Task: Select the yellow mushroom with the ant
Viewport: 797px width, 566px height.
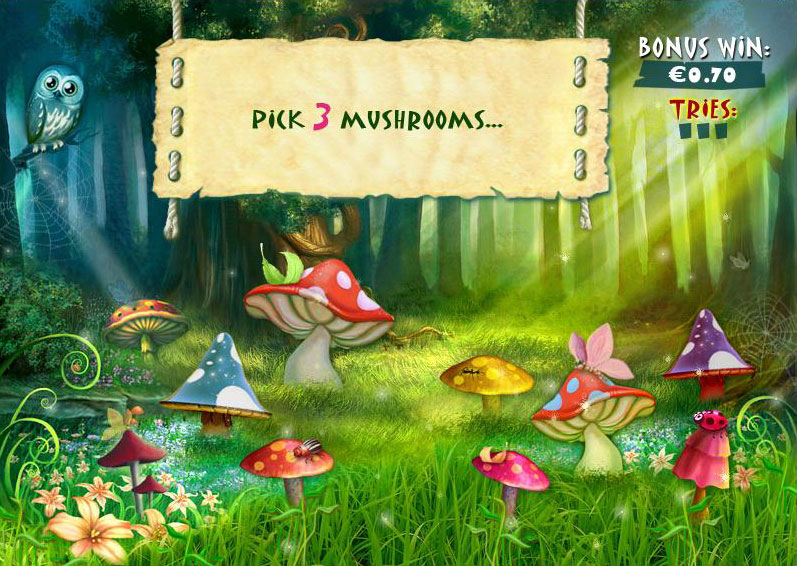Action: pos(487,377)
